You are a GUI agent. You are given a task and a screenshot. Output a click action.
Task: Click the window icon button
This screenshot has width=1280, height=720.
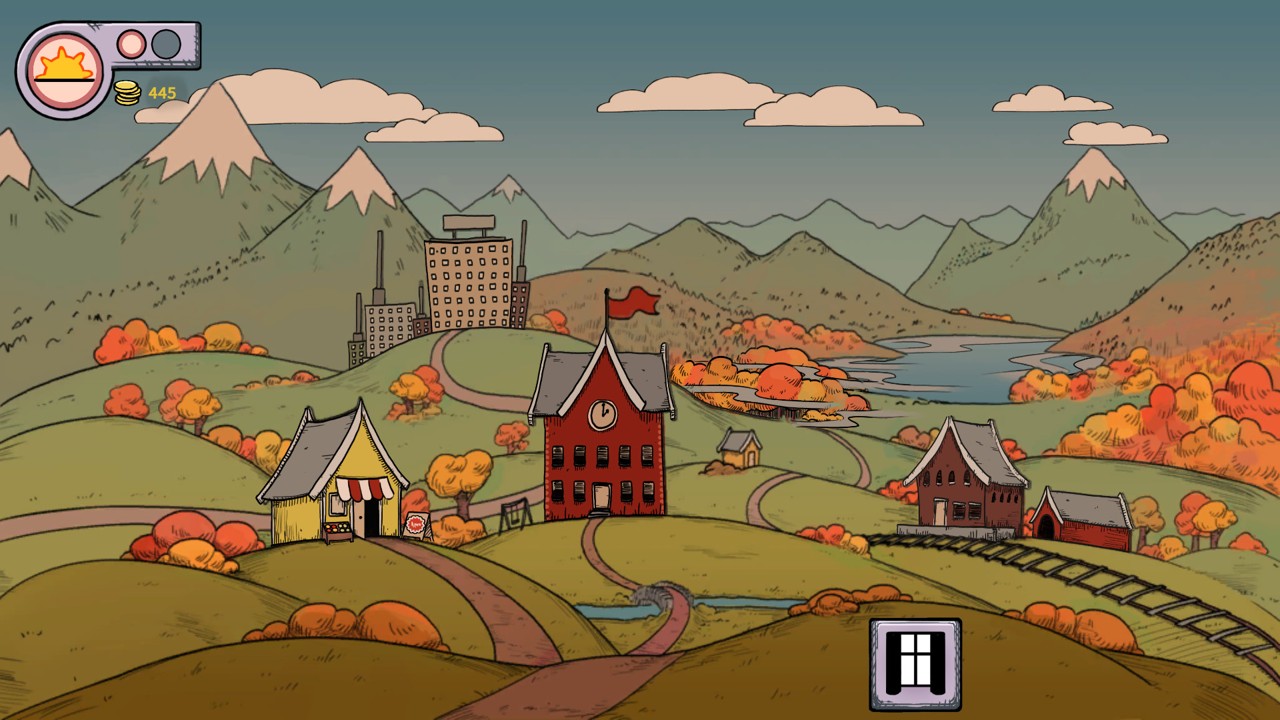click(x=915, y=663)
